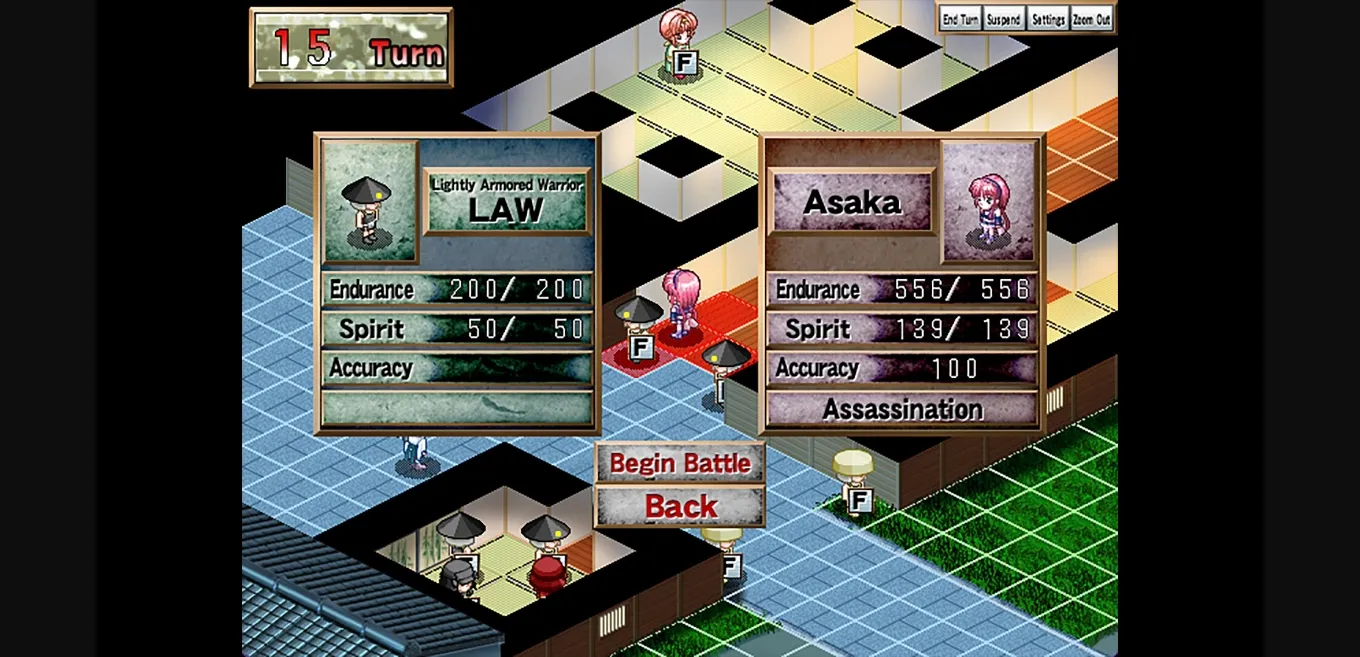Image resolution: width=1360 pixels, height=657 pixels.
Task: Open the Settings menu
Action: [x=1048, y=19]
